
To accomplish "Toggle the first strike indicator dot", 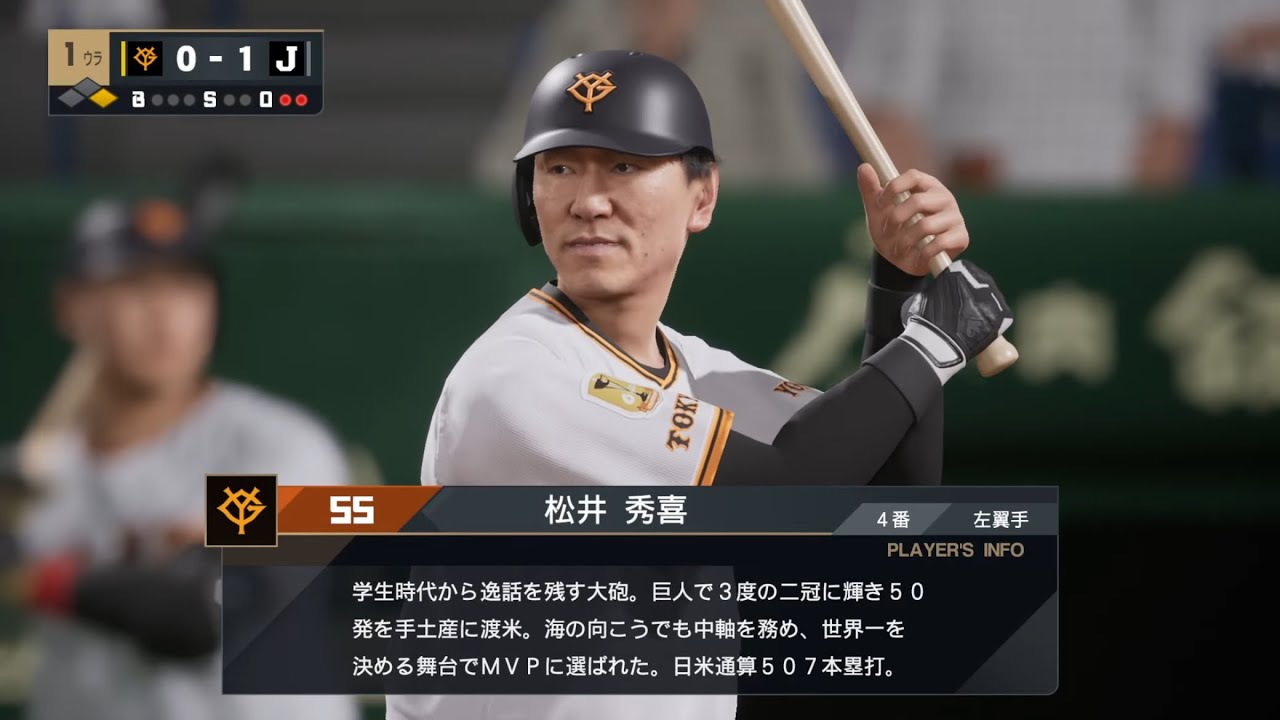I will coord(230,99).
